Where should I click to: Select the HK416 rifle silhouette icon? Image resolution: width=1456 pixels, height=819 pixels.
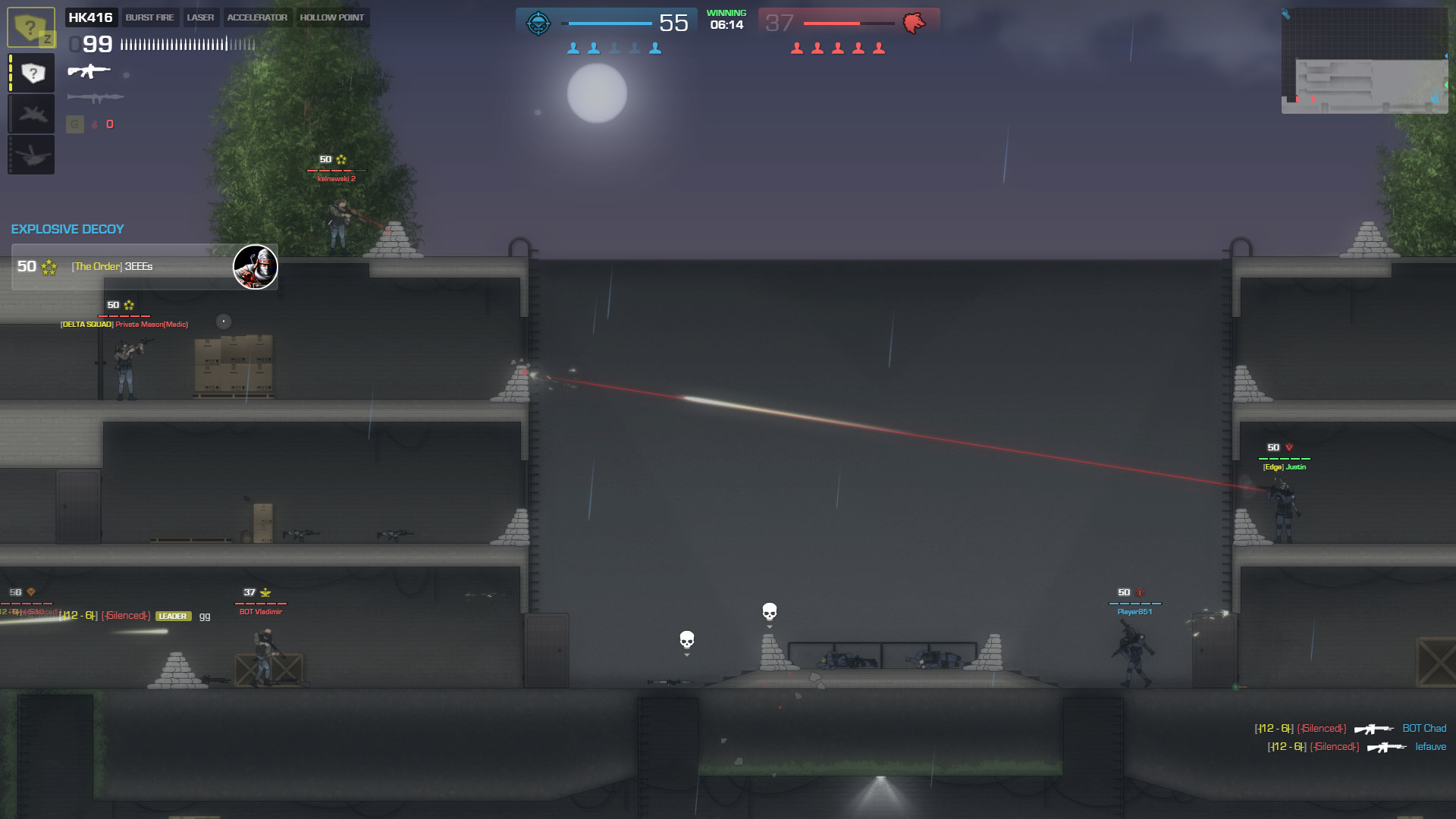tap(88, 71)
